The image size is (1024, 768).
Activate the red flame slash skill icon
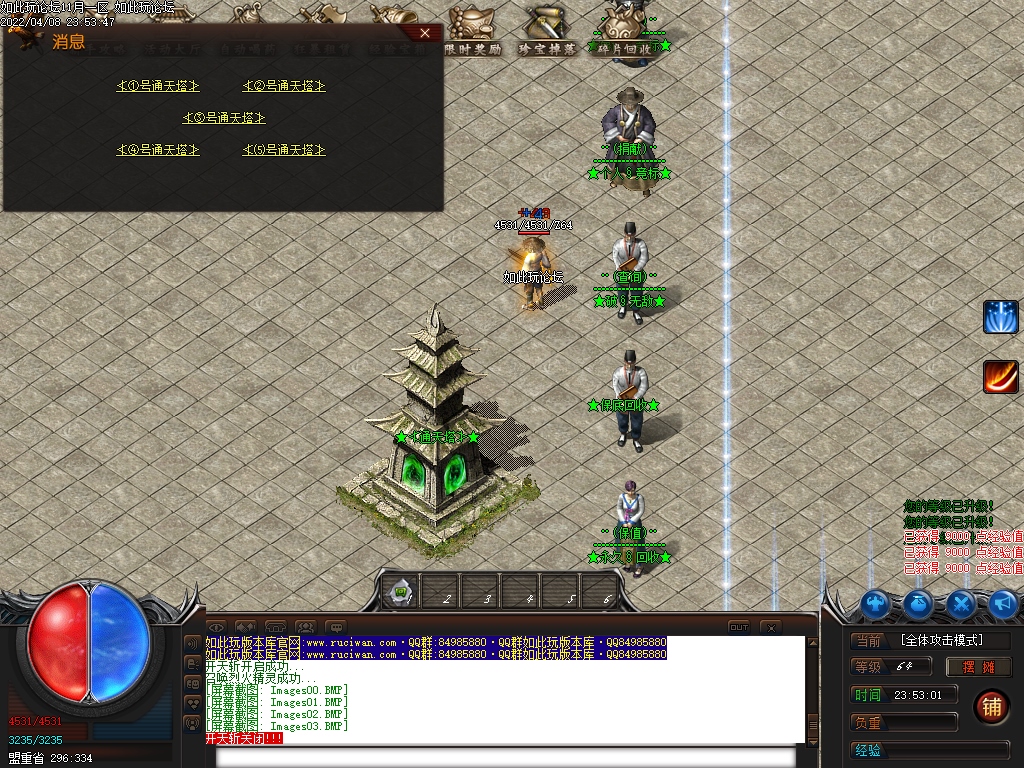[1000, 377]
